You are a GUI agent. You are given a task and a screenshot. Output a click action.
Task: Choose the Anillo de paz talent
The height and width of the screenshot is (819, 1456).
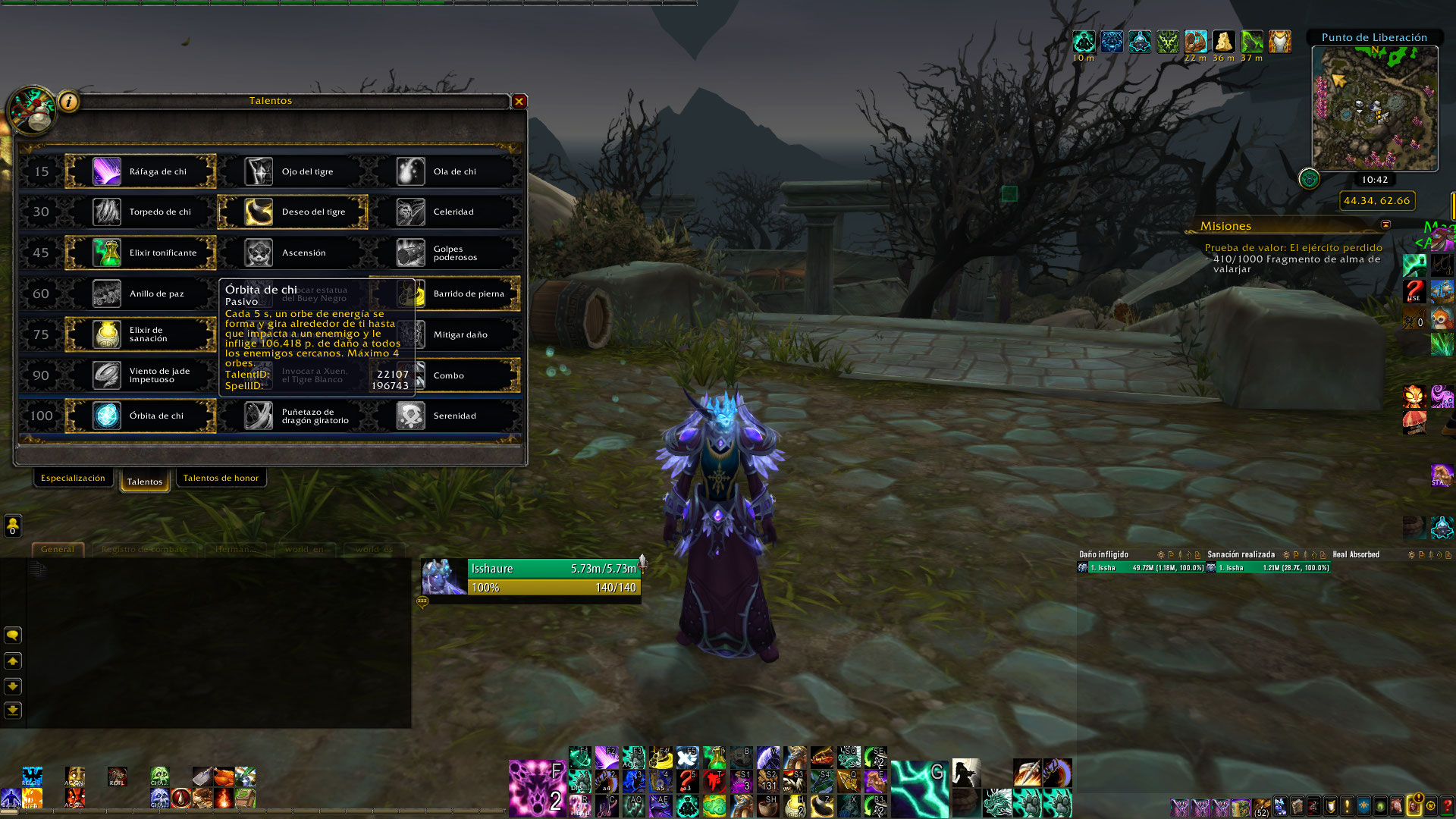141,294
